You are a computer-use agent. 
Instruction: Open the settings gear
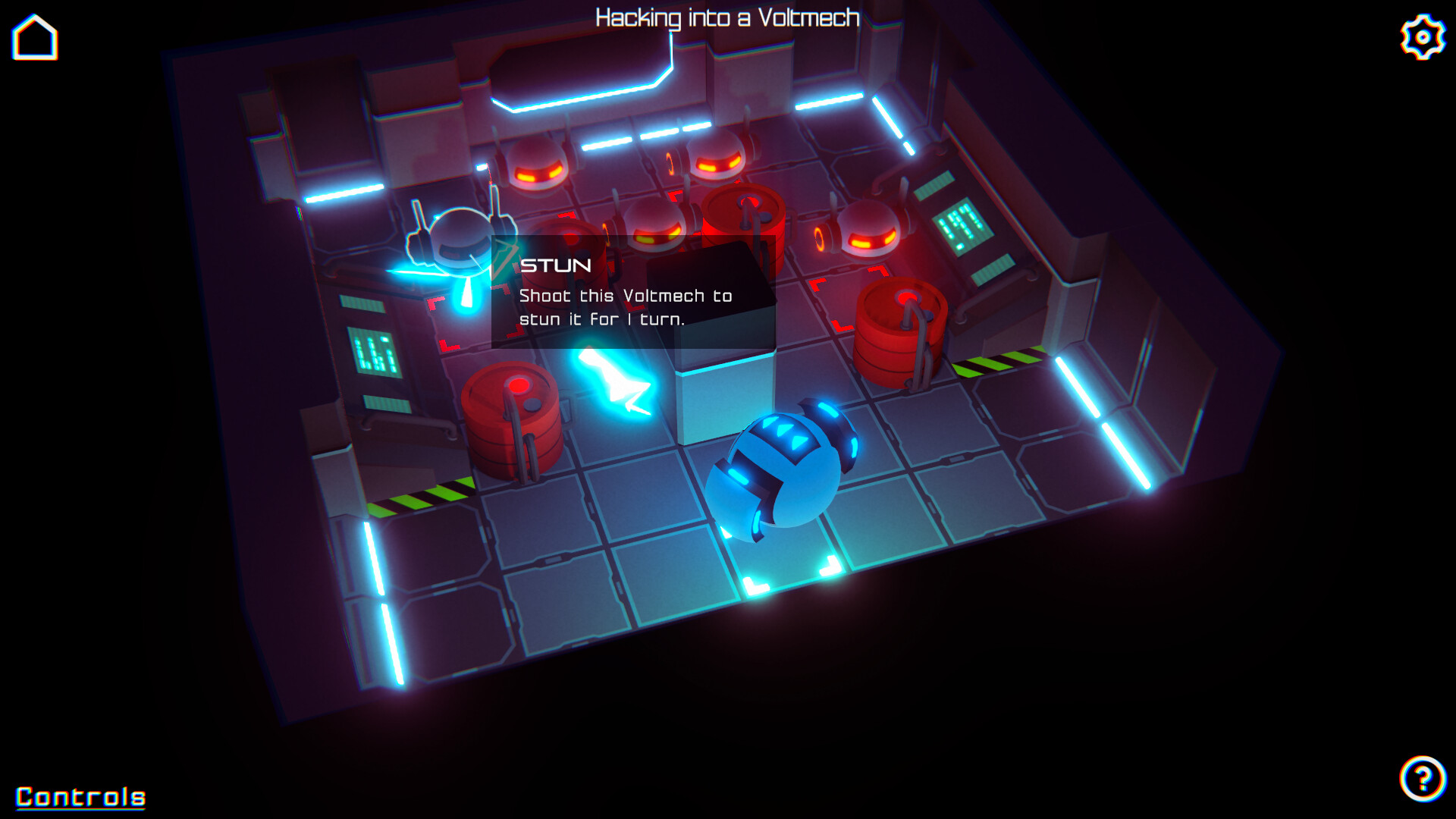1422,35
